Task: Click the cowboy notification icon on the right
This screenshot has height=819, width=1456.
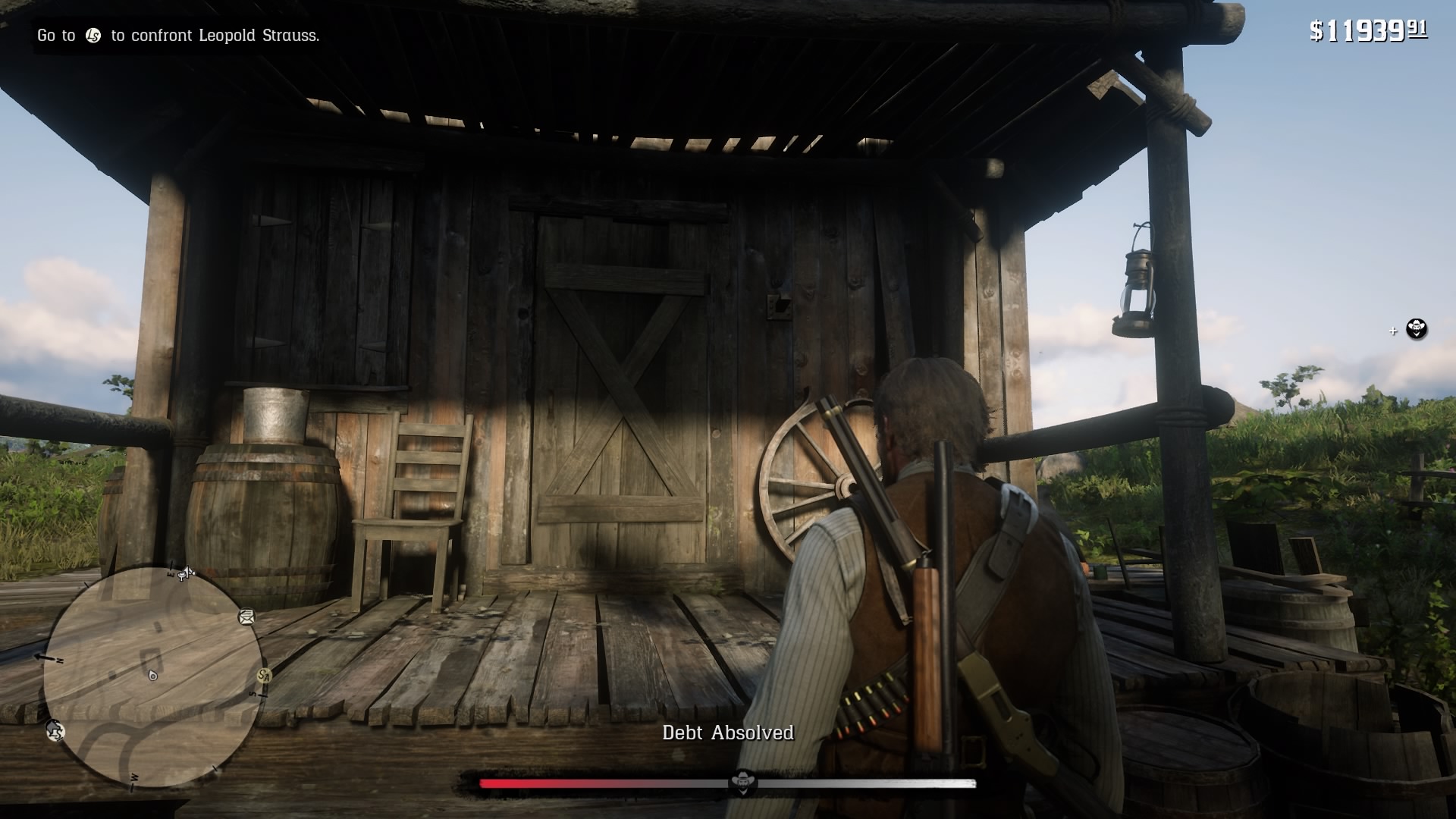Action: click(1417, 330)
